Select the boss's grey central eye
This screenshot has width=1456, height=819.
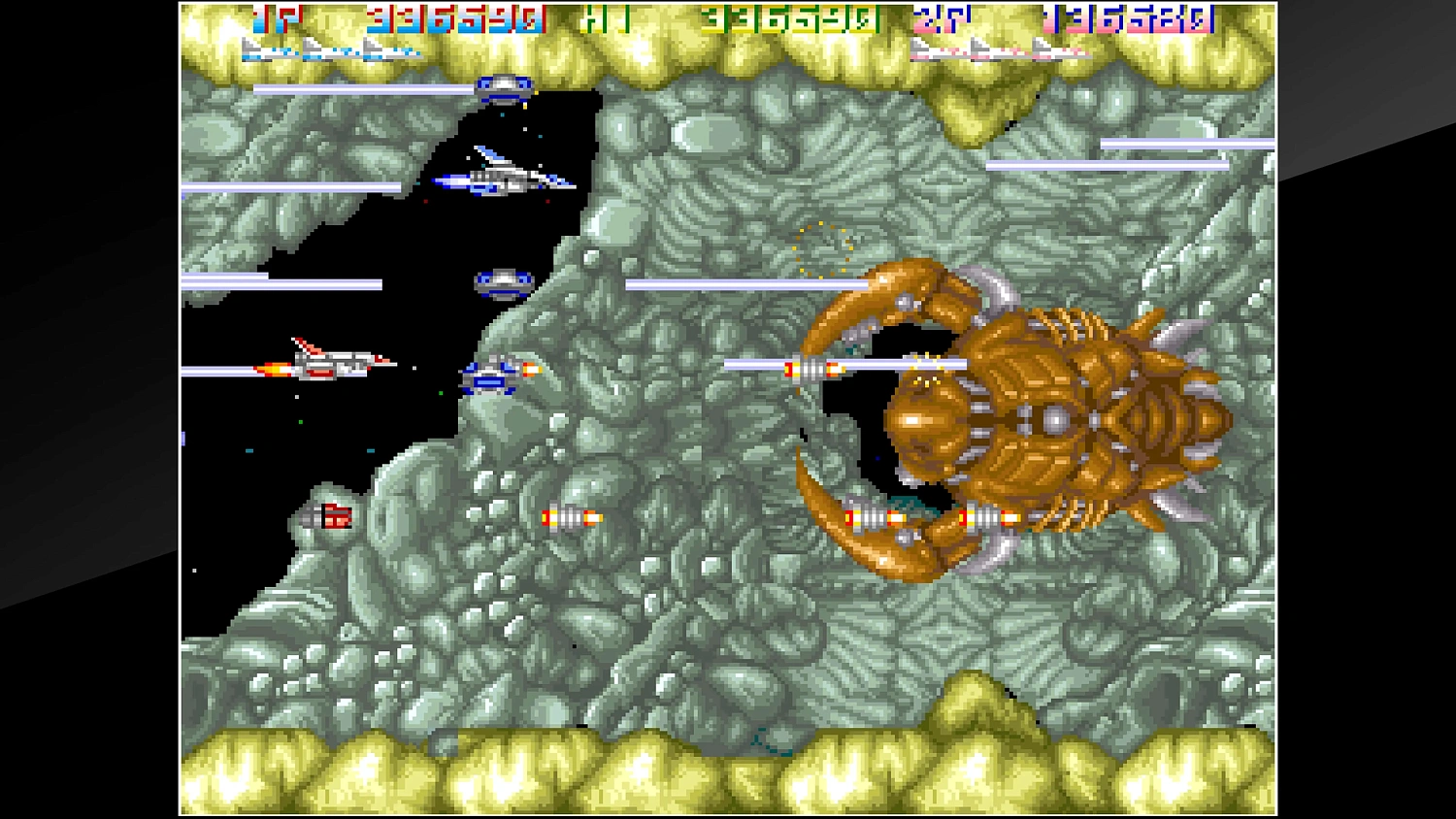(x=1058, y=419)
